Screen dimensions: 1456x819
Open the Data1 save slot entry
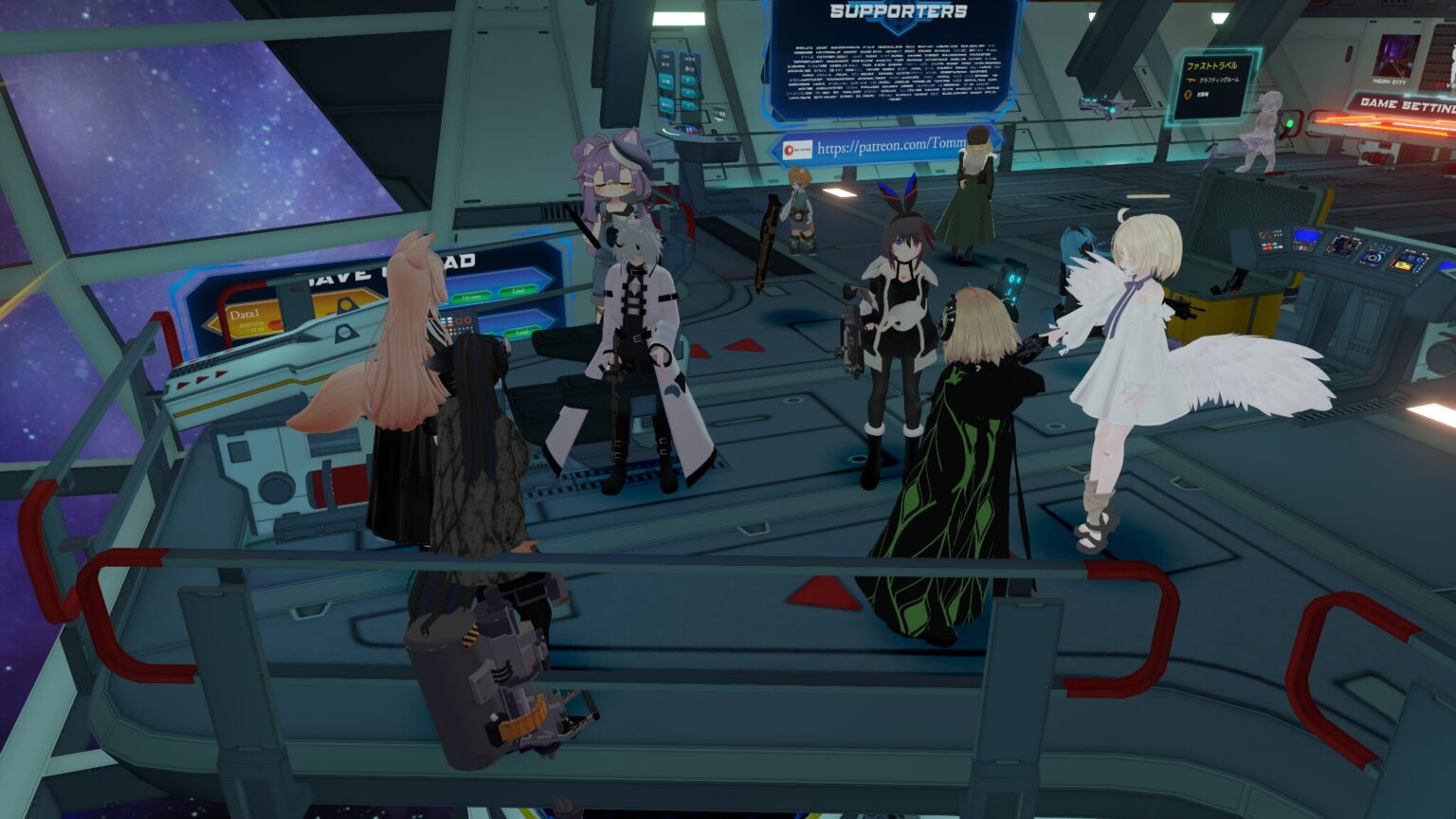click(x=244, y=315)
